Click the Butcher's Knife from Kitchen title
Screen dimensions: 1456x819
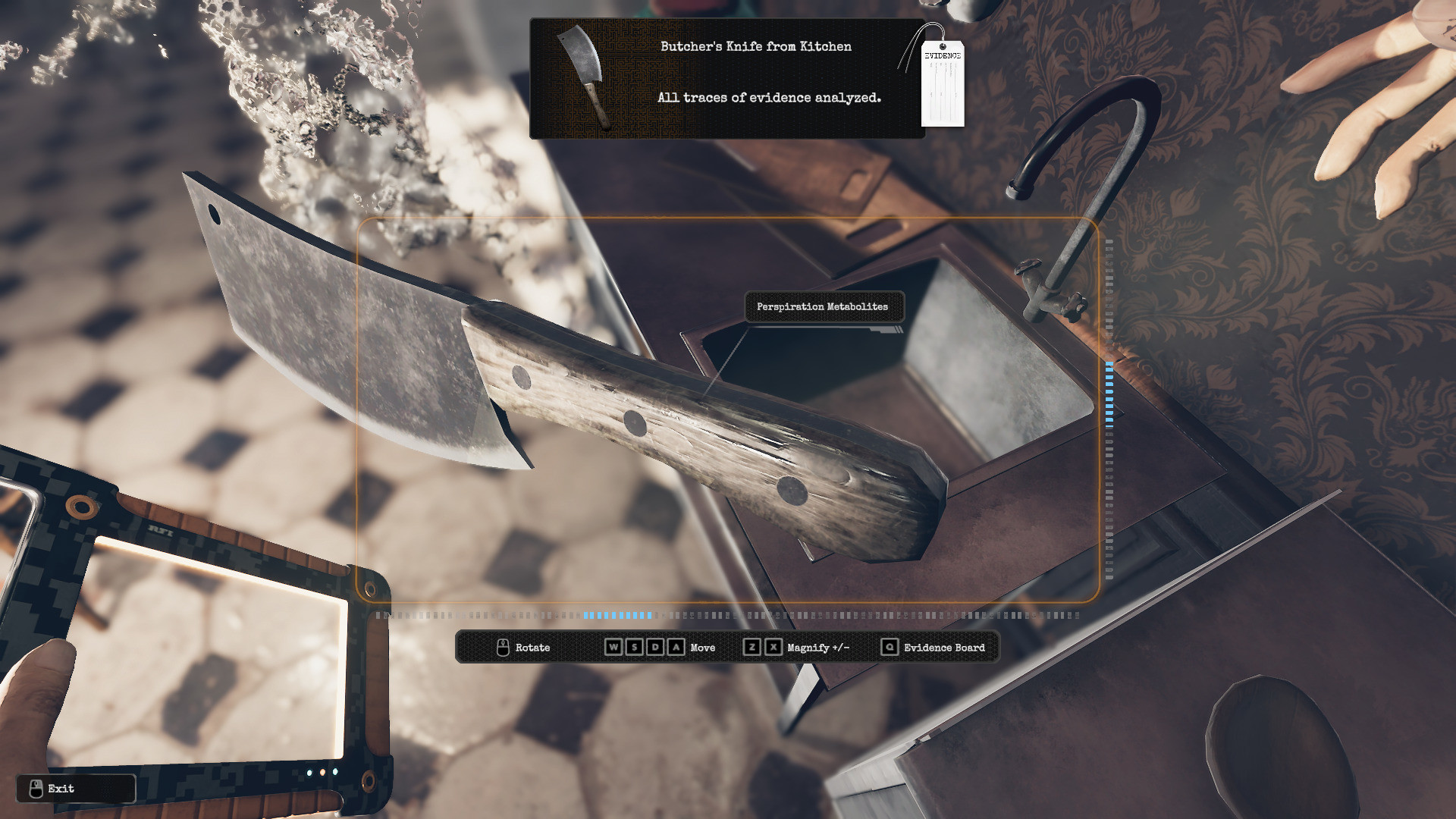point(755,46)
